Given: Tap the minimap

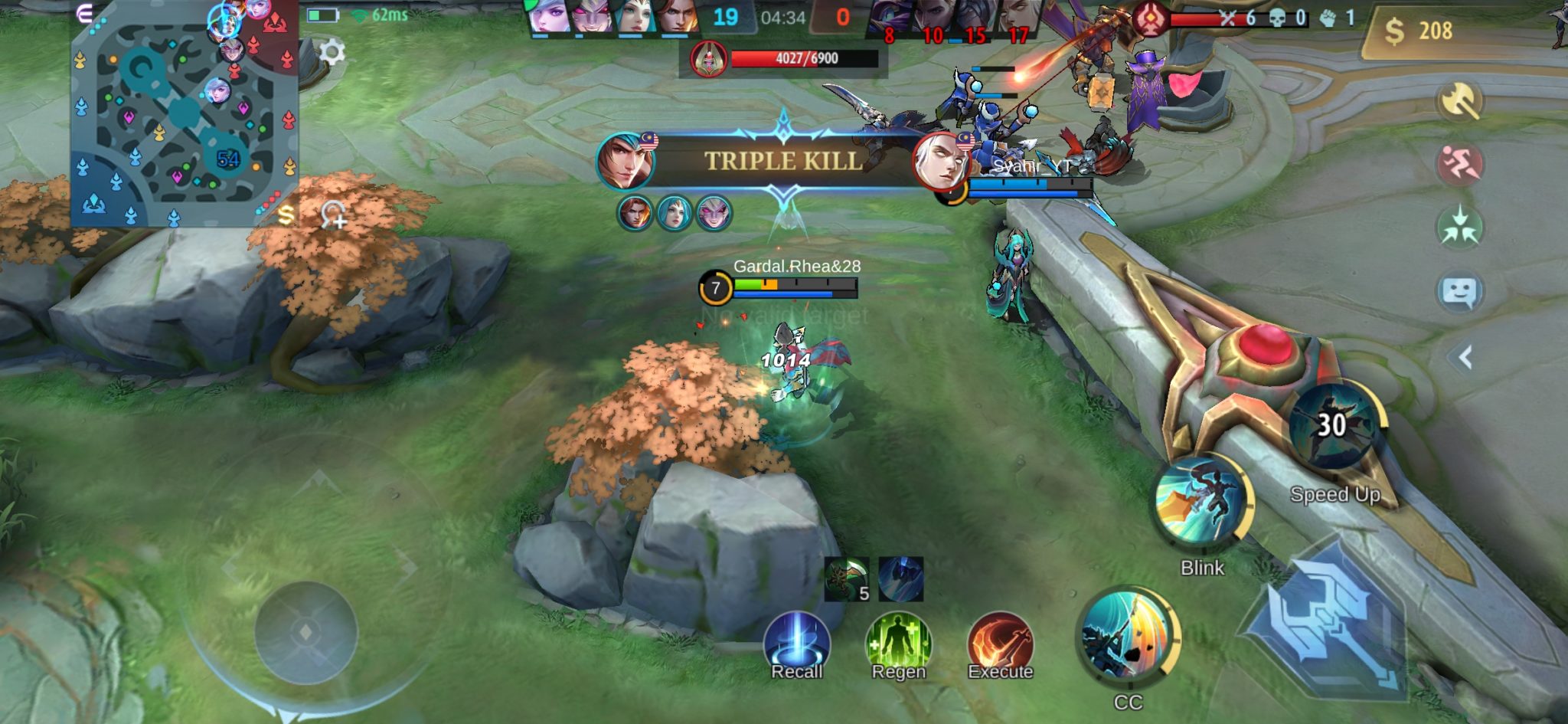Looking at the screenshot, I should click(184, 115).
